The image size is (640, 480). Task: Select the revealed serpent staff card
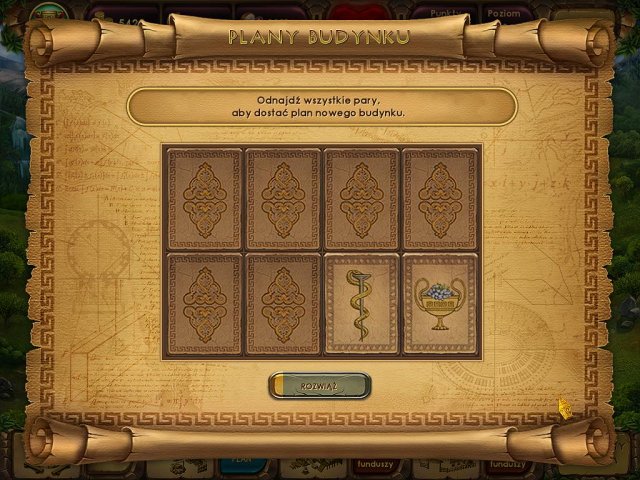click(x=361, y=304)
